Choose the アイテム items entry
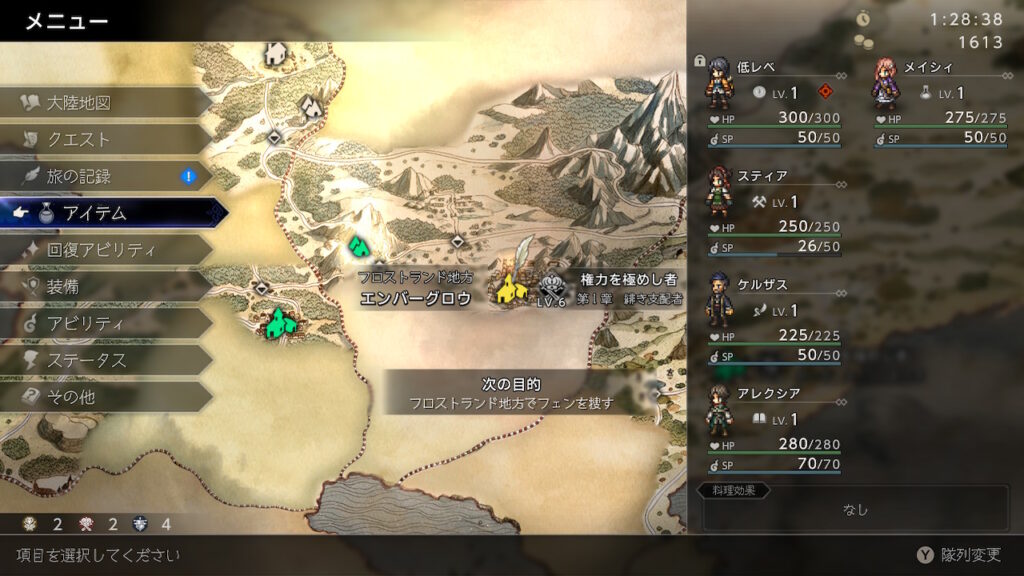 click(95, 212)
